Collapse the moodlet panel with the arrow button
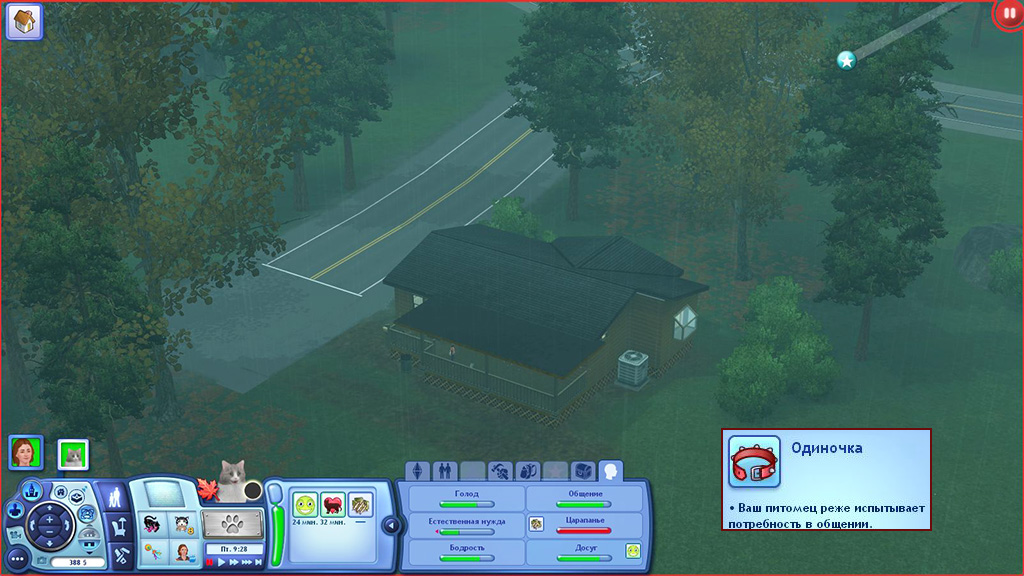This screenshot has height=576, width=1024. [391, 524]
